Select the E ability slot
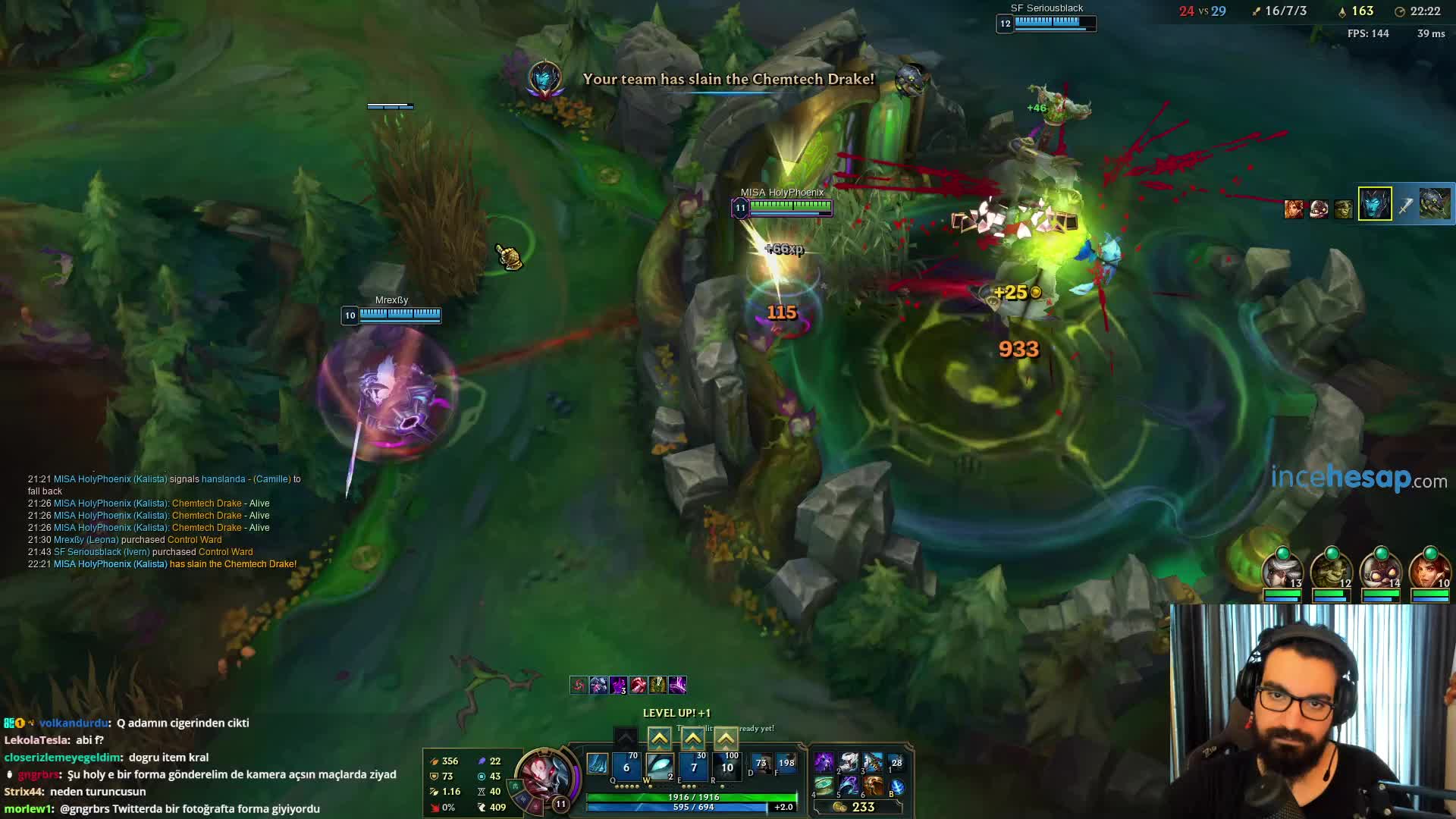 [693, 766]
